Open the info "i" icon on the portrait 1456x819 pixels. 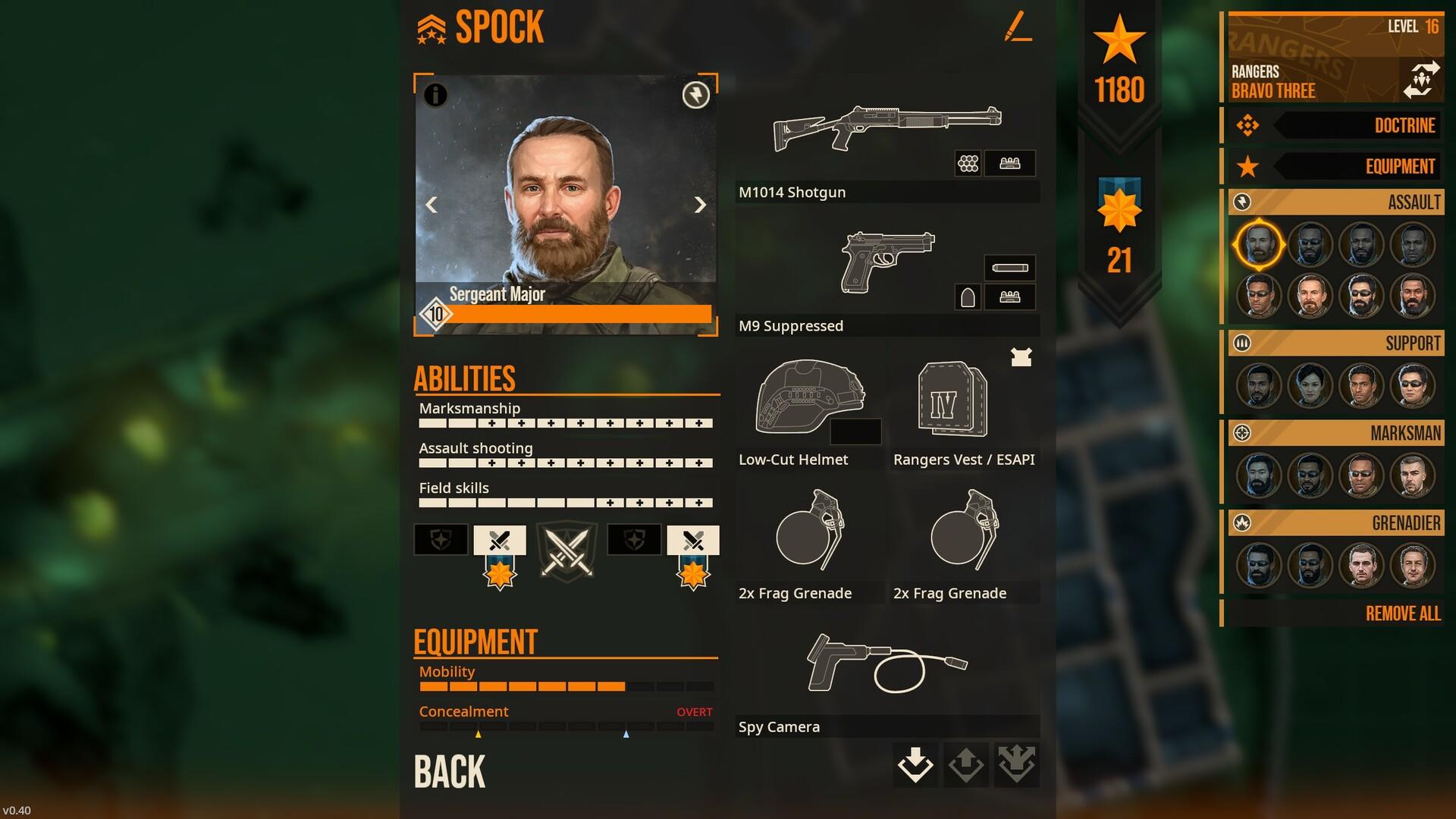pos(435,96)
